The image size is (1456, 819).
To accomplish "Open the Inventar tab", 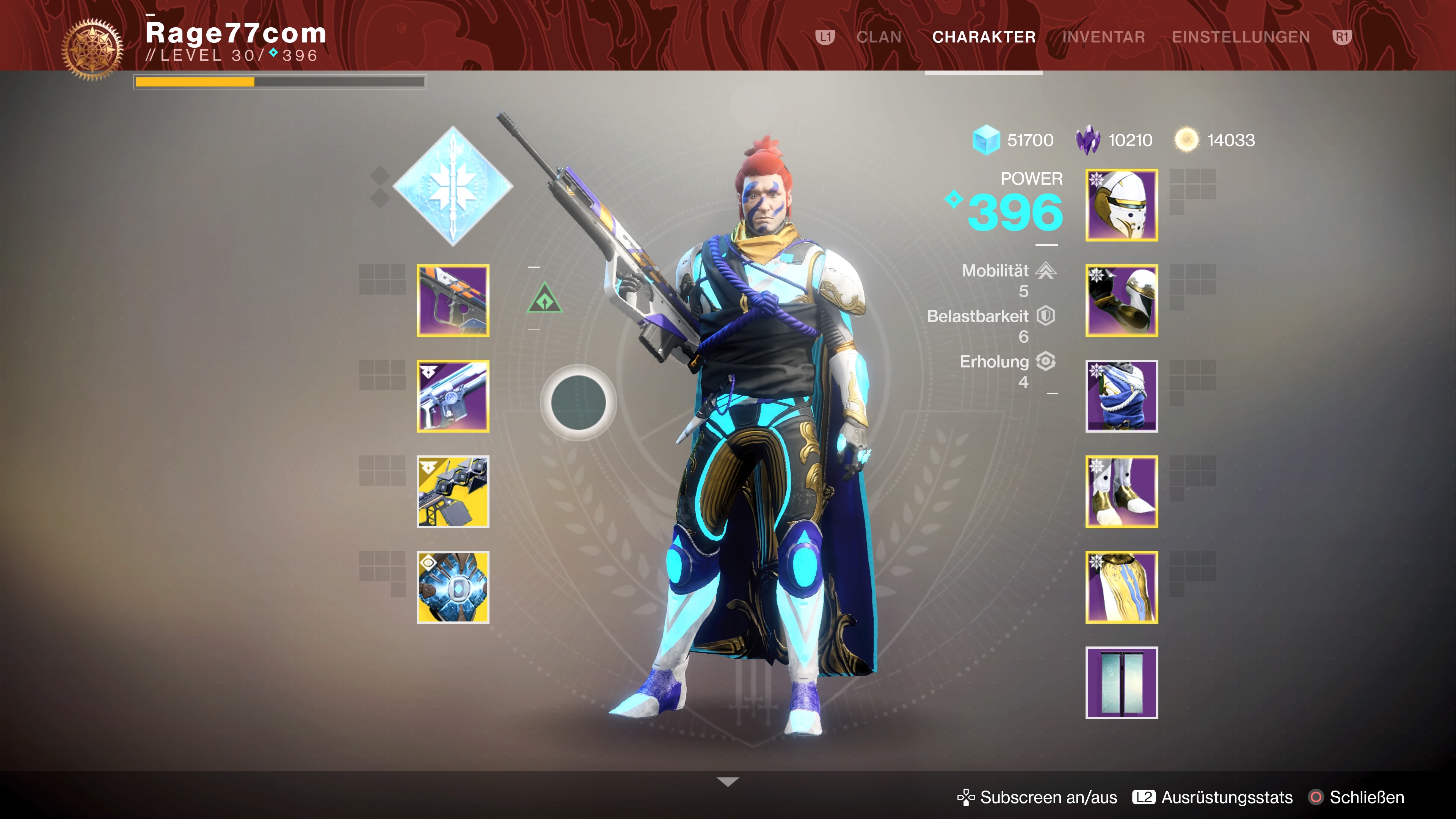I will 1103,37.
